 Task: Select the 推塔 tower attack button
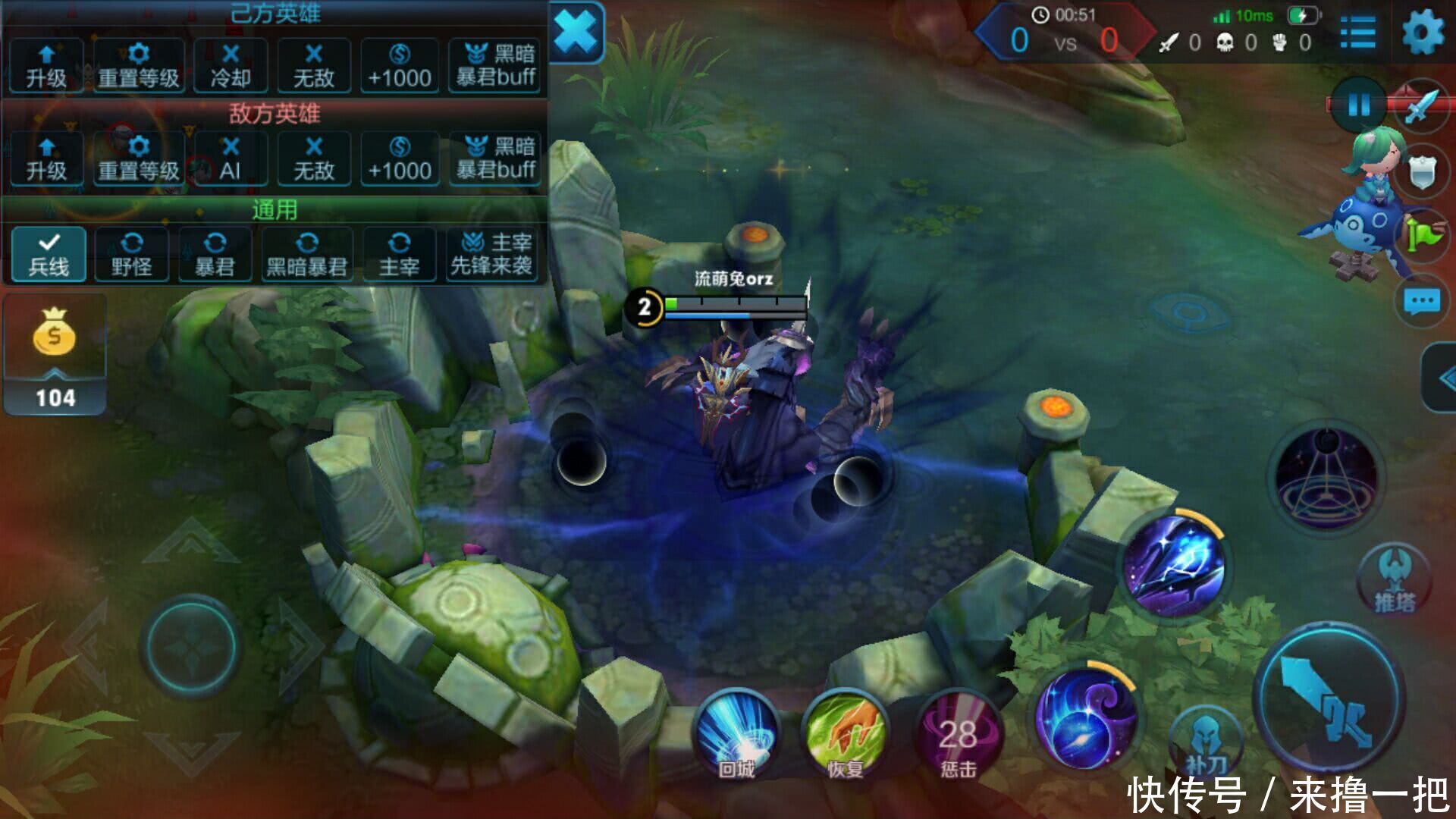pyautogui.click(x=1394, y=579)
